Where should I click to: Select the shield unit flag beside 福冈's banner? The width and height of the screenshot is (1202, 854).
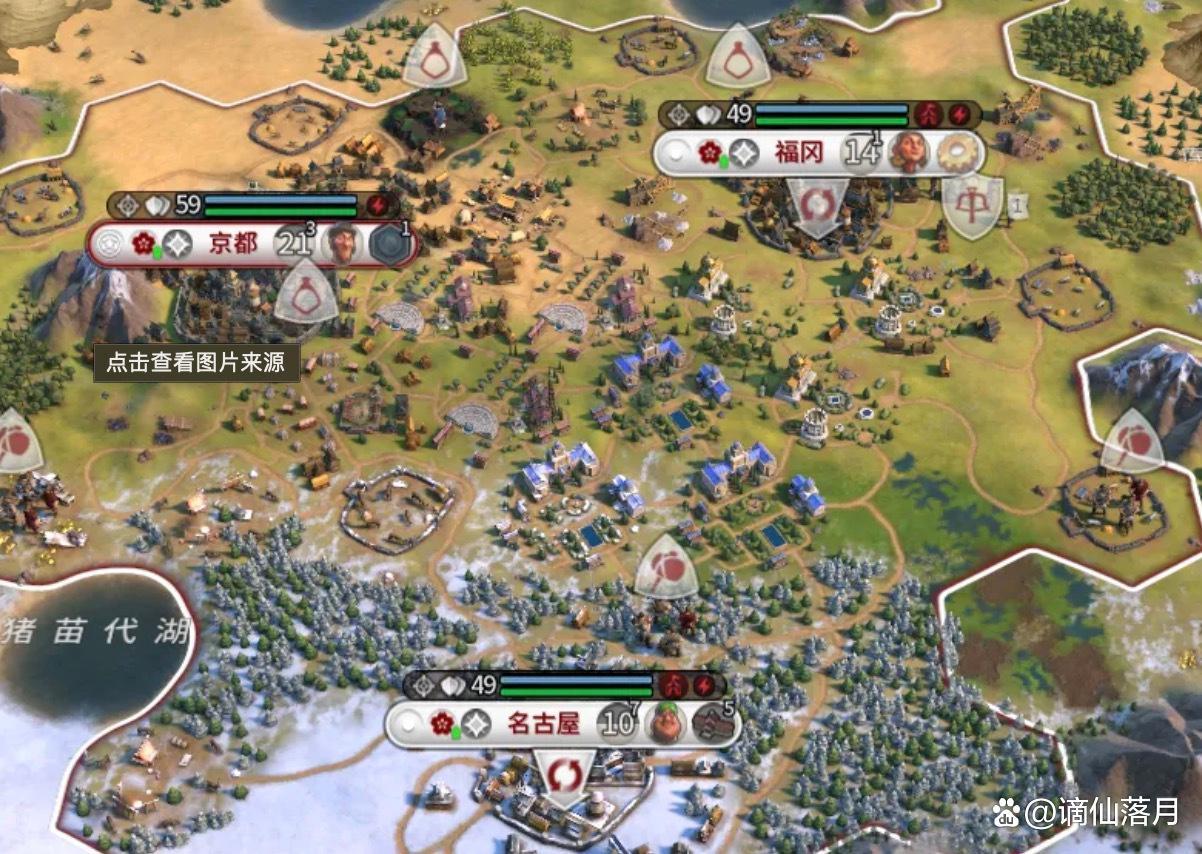tap(971, 207)
